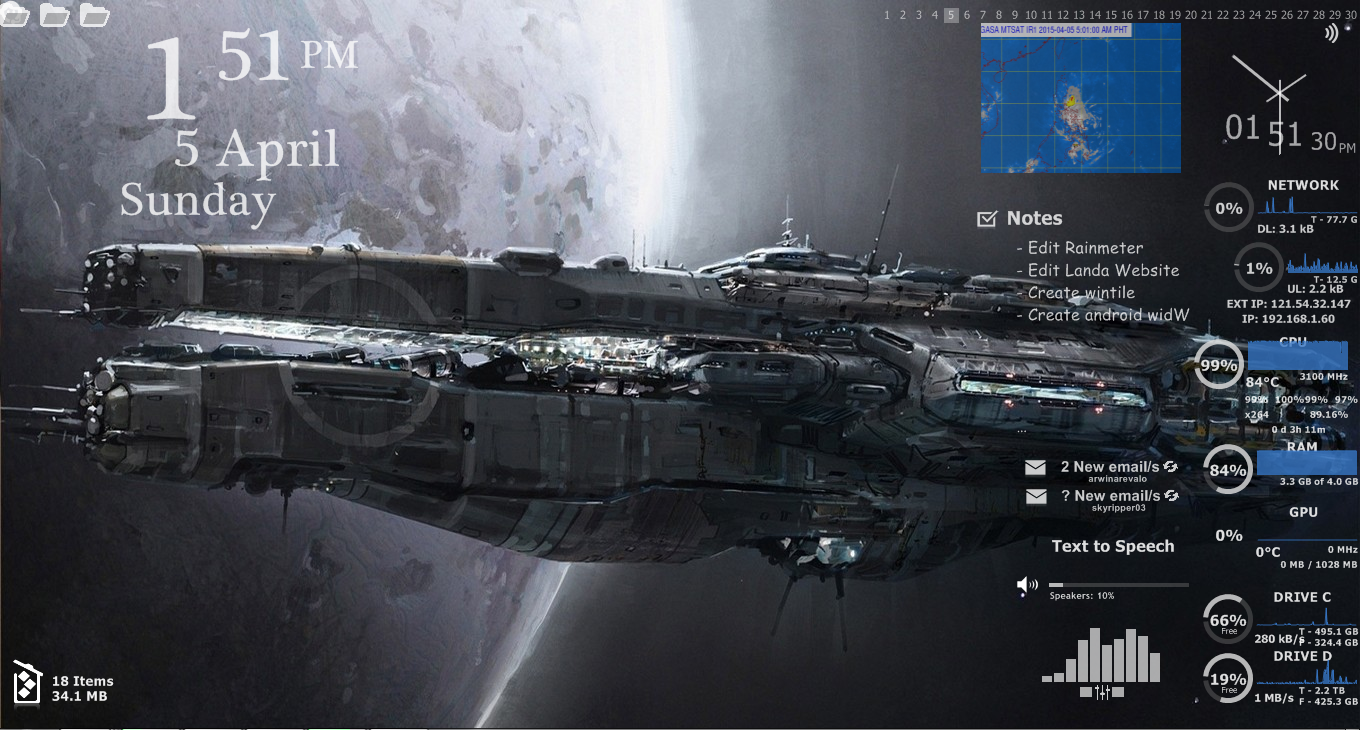Image resolution: width=1360 pixels, height=730 pixels.
Task: Click the 99% CPU usage ring
Action: (1218, 366)
